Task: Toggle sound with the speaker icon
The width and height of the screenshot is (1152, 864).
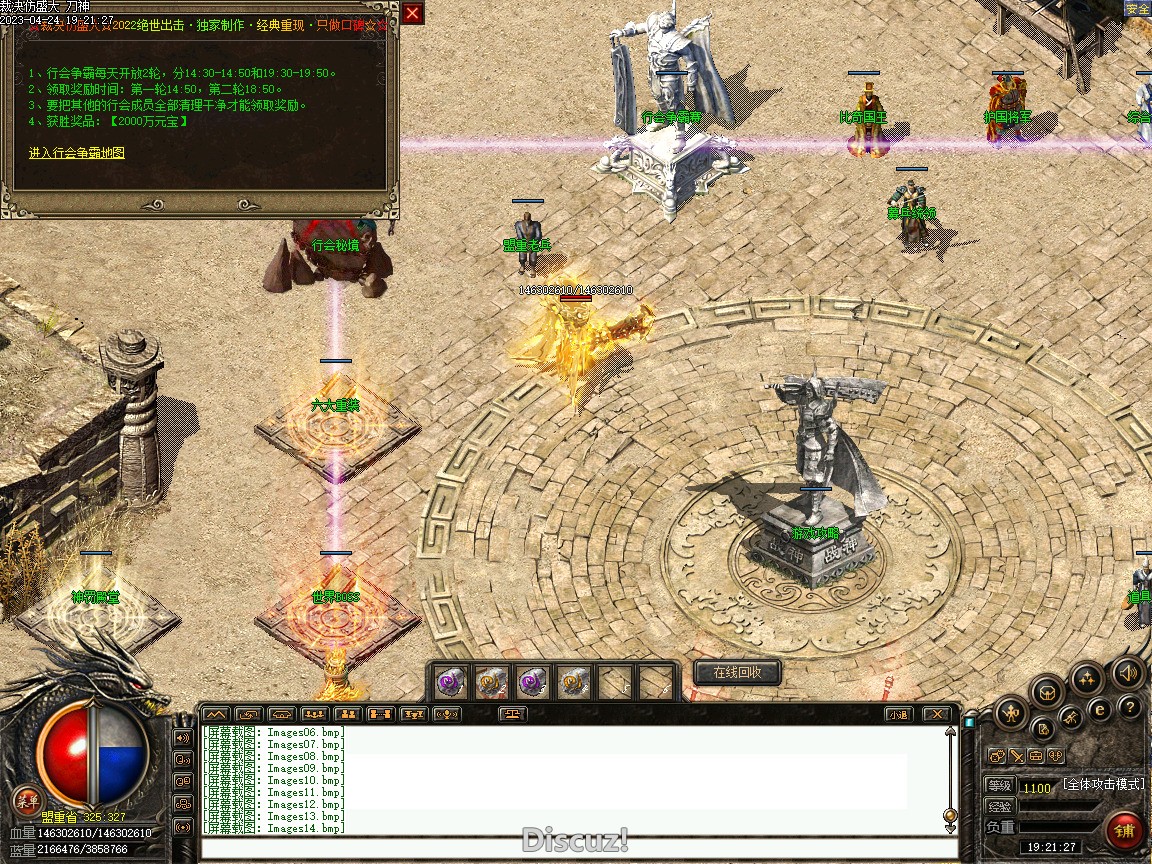Action: pos(1128,673)
